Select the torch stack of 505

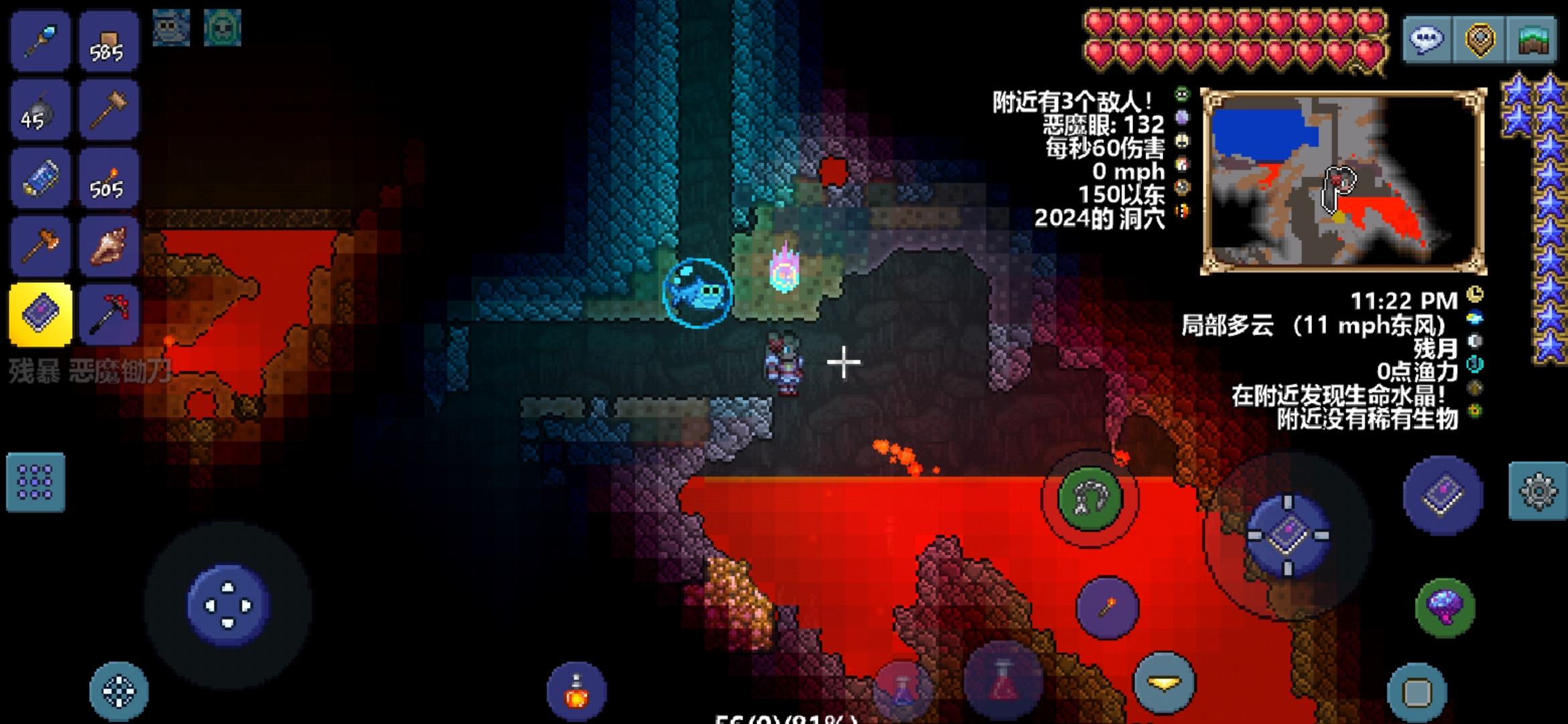click(x=109, y=180)
